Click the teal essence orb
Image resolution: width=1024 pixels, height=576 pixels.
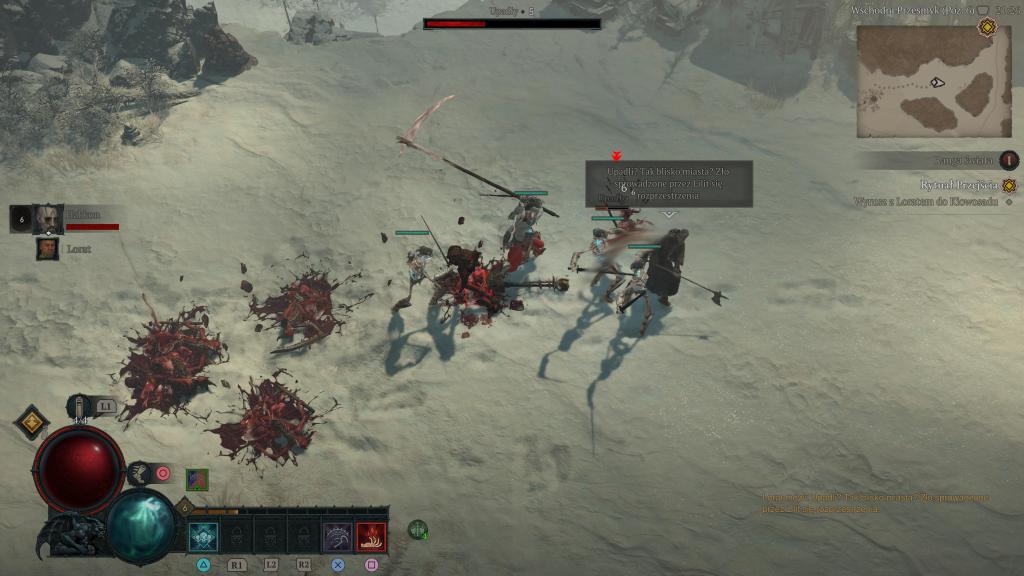click(141, 524)
